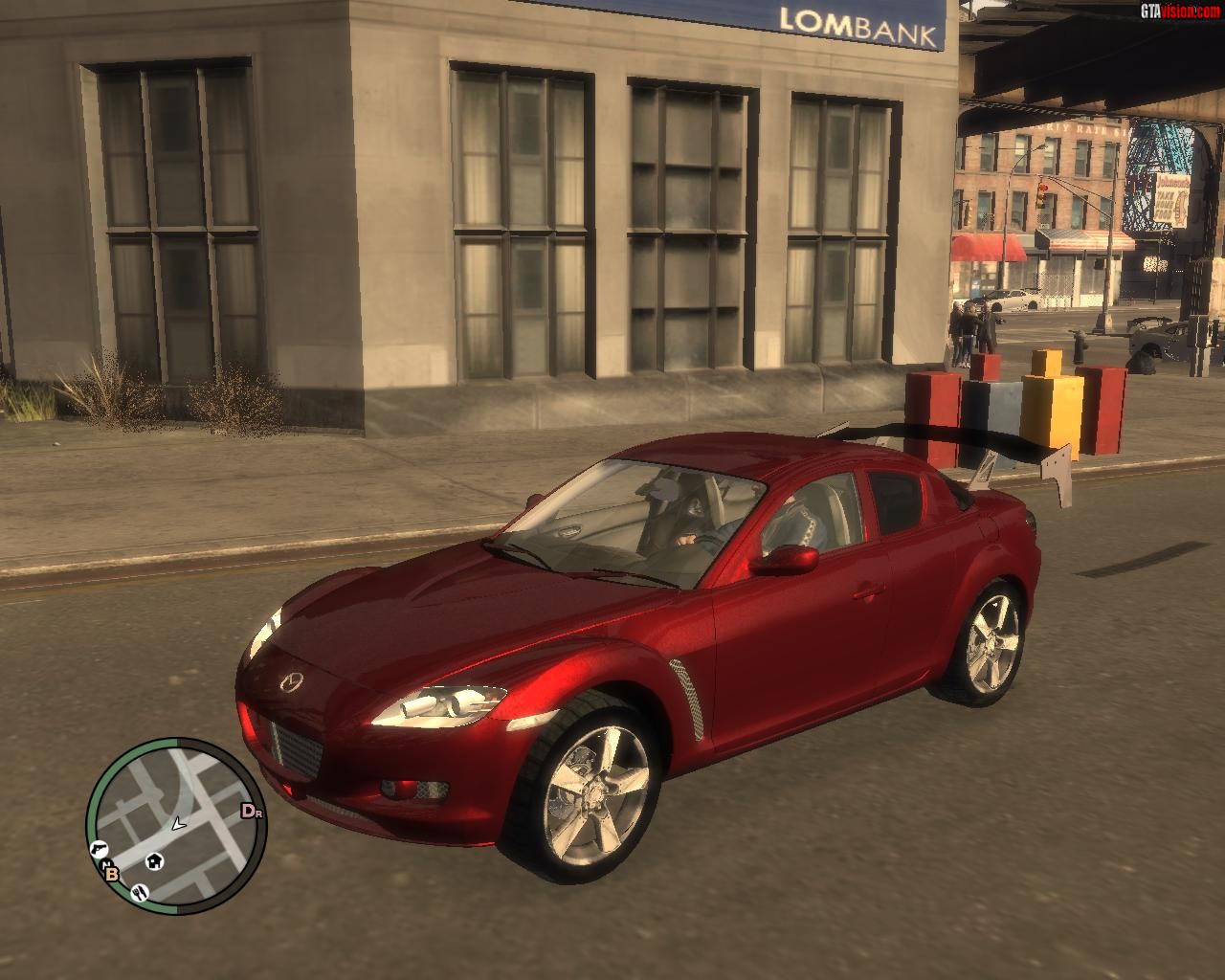Image resolution: width=1225 pixels, height=980 pixels.
Task: Open the GTAvision.com watermark link
Action: 1179,11
